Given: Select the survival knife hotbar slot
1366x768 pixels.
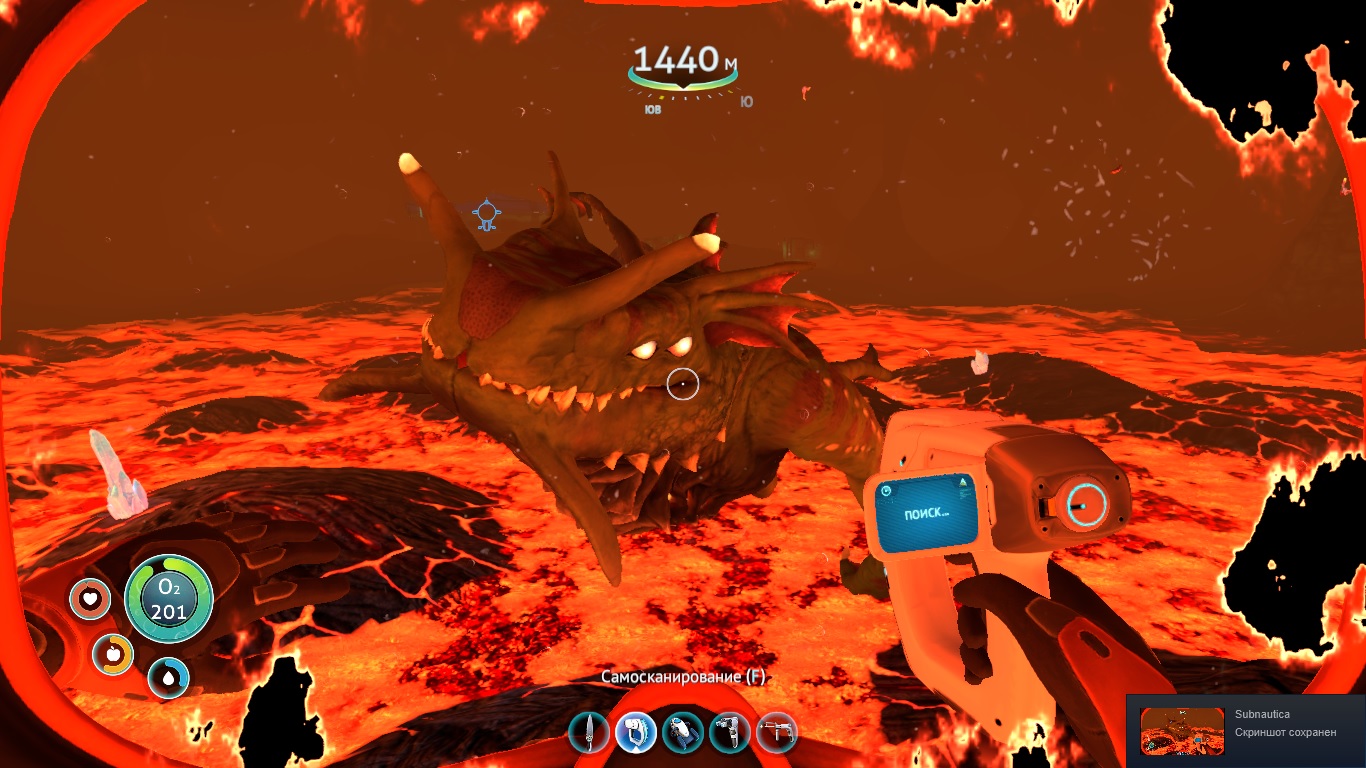Looking at the screenshot, I should (x=589, y=733).
